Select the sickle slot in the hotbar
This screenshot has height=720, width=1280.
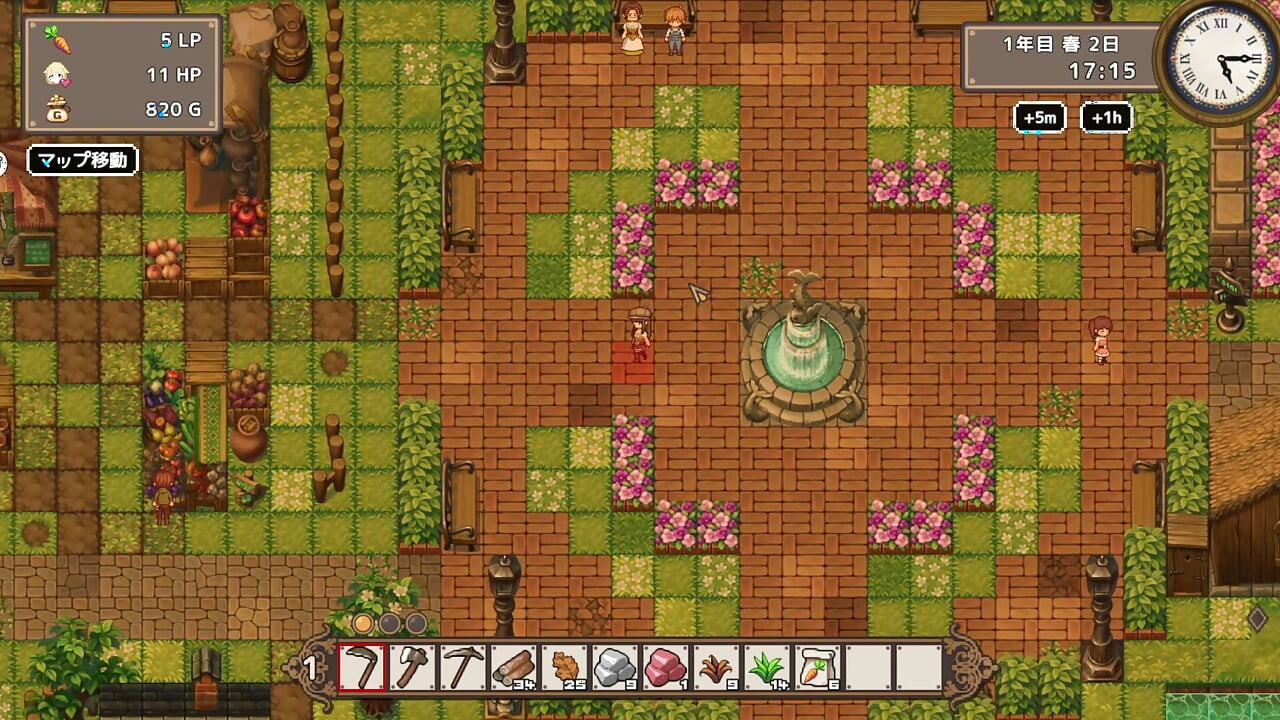(361, 667)
